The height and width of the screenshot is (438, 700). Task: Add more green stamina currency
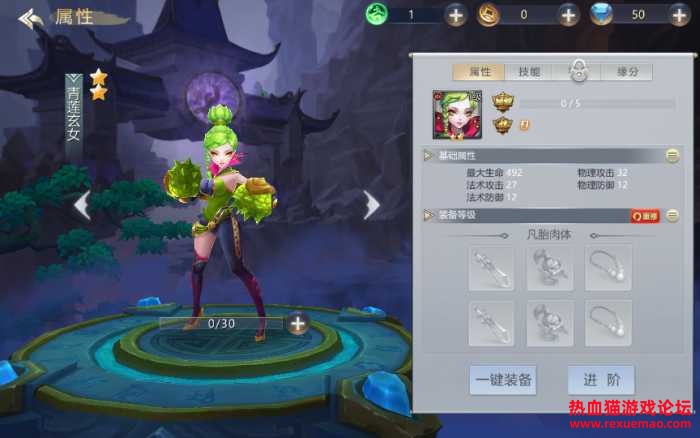click(455, 15)
